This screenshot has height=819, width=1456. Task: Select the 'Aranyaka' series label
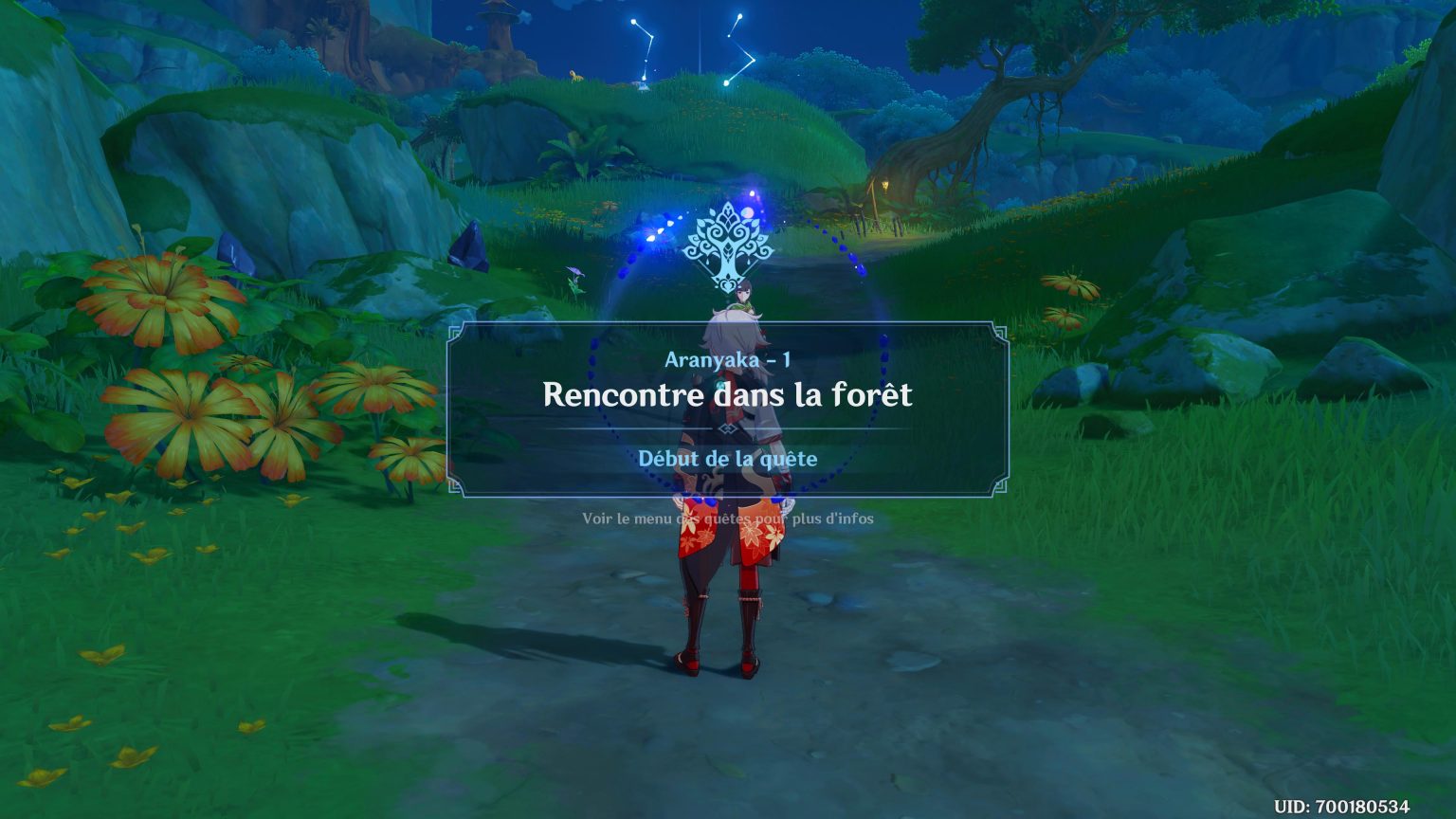click(x=713, y=358)
